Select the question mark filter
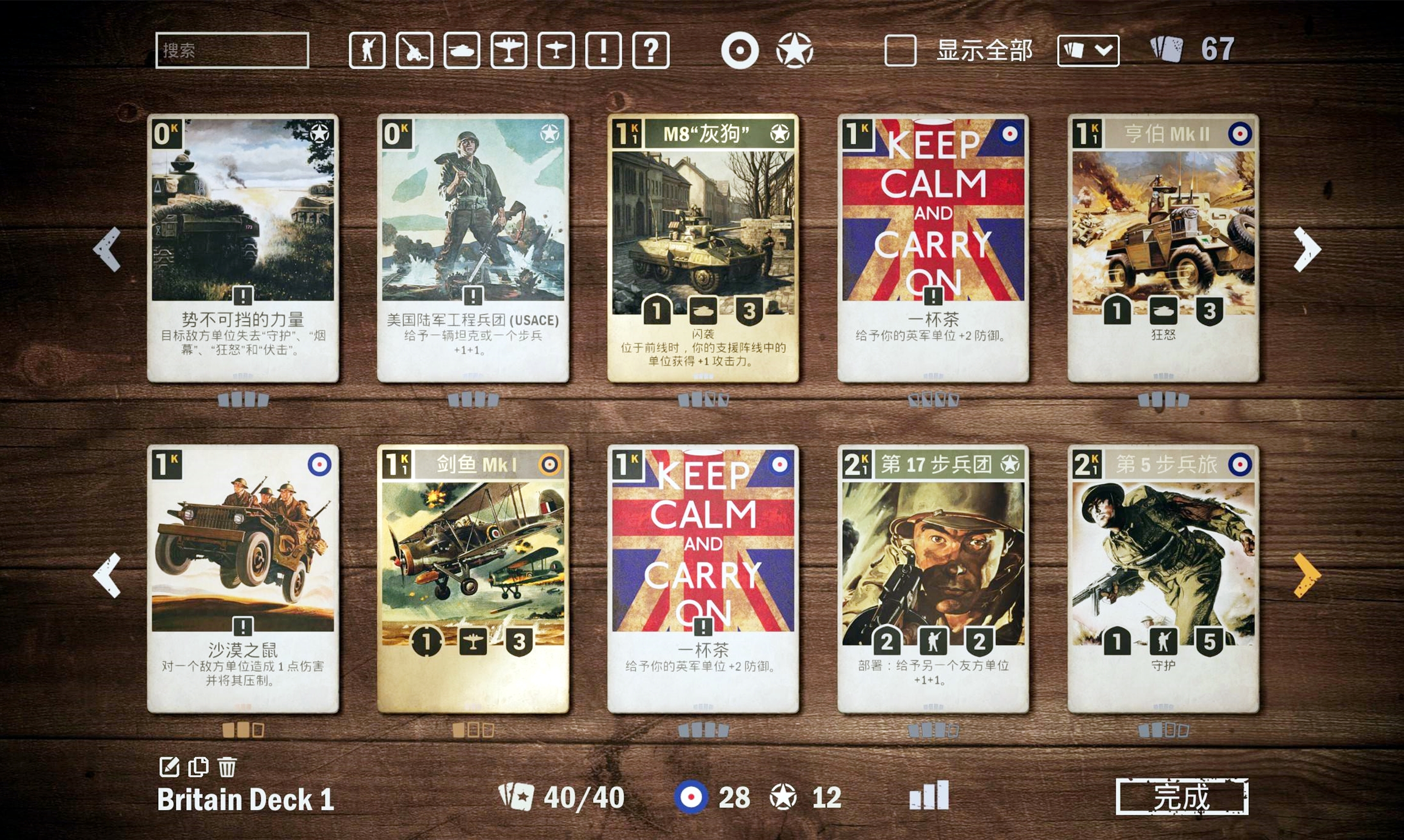The height and width of the screenshot is (840, 1404). [x=651, y=50]
